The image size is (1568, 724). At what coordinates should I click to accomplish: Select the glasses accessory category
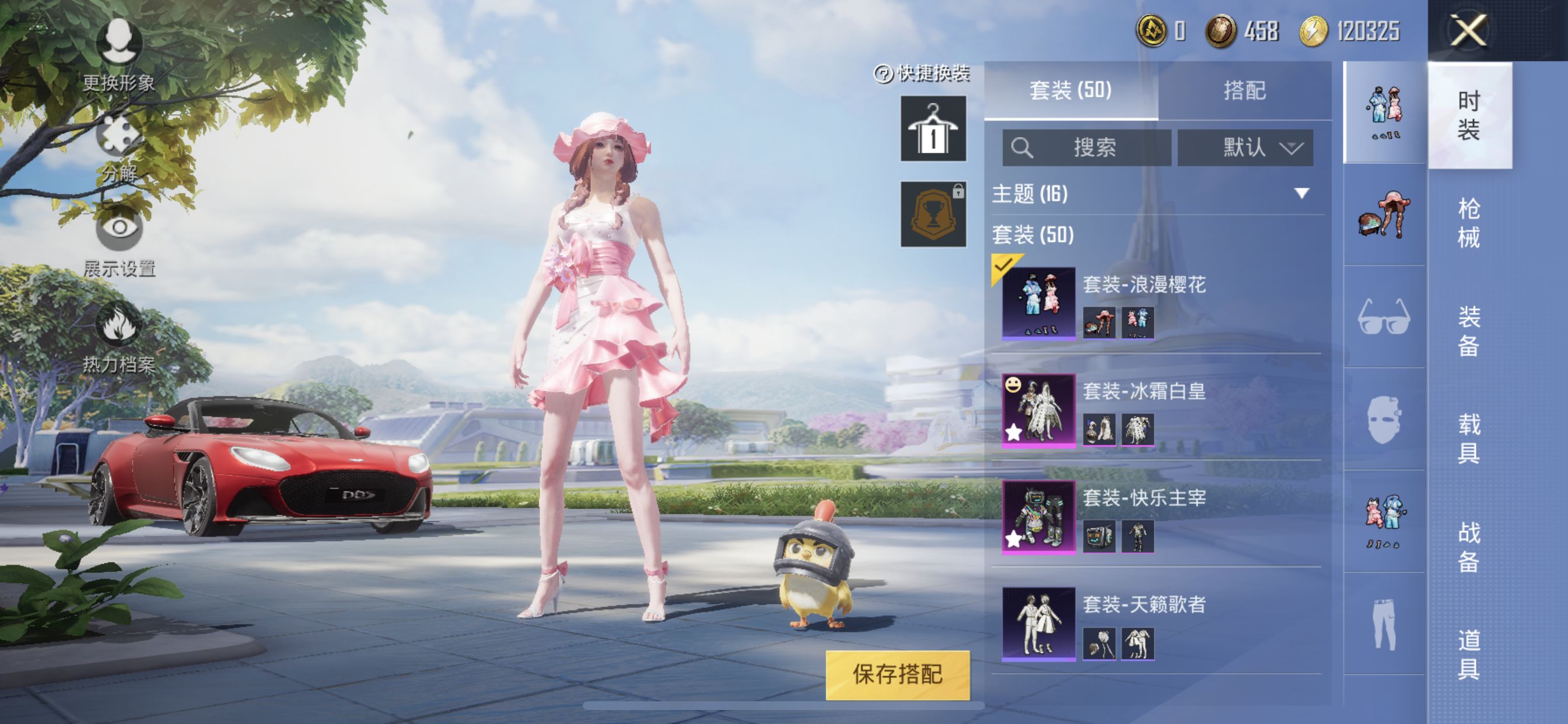pos(1384,317)
